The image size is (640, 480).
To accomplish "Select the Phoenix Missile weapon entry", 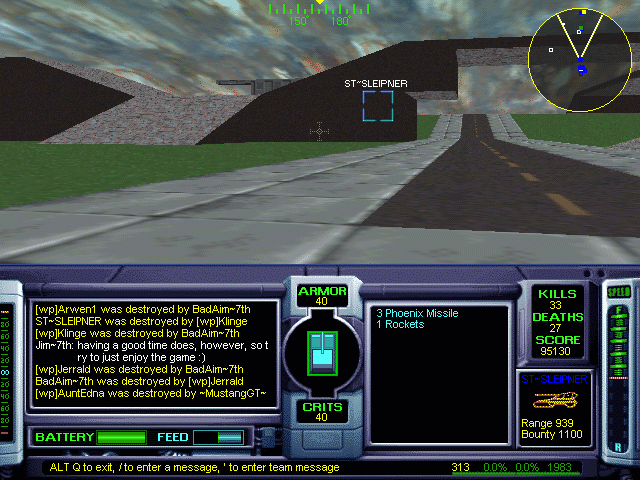I will coord(417,313).
